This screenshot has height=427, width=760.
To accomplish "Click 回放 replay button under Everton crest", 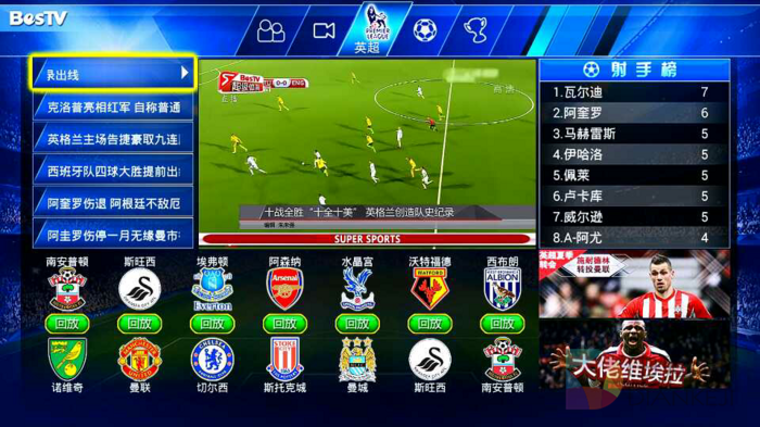I will coord(211,323).
